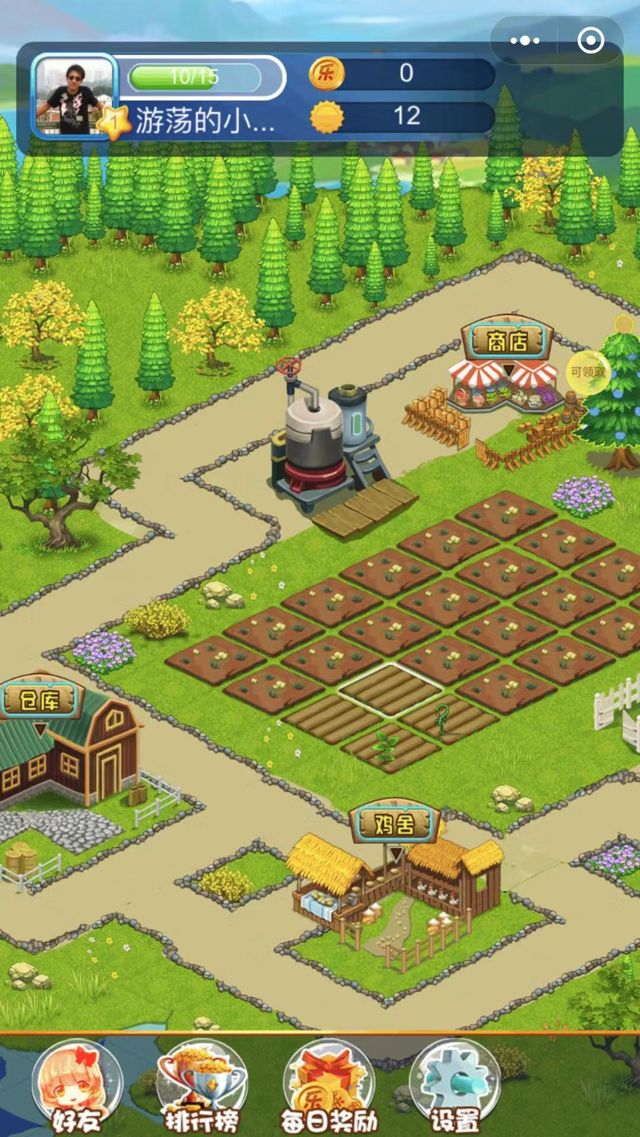Screen dimensions: 640x1137
Task: Open the mini program three-dots menu
Action: [x=525, y=41]
